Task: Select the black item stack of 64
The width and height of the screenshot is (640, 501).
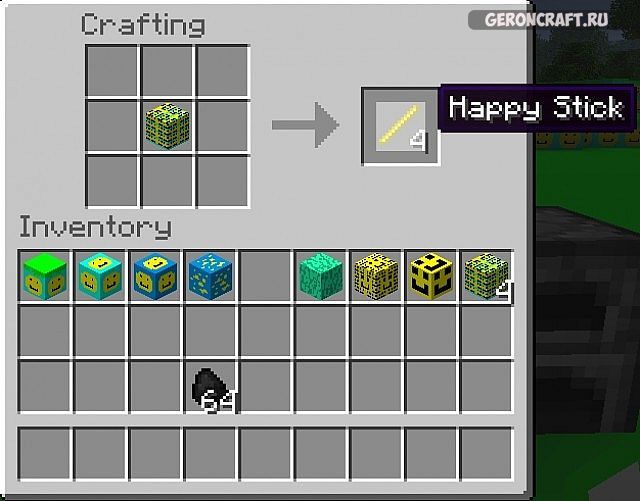Action: pyautogui.click(x=211, y=386)
